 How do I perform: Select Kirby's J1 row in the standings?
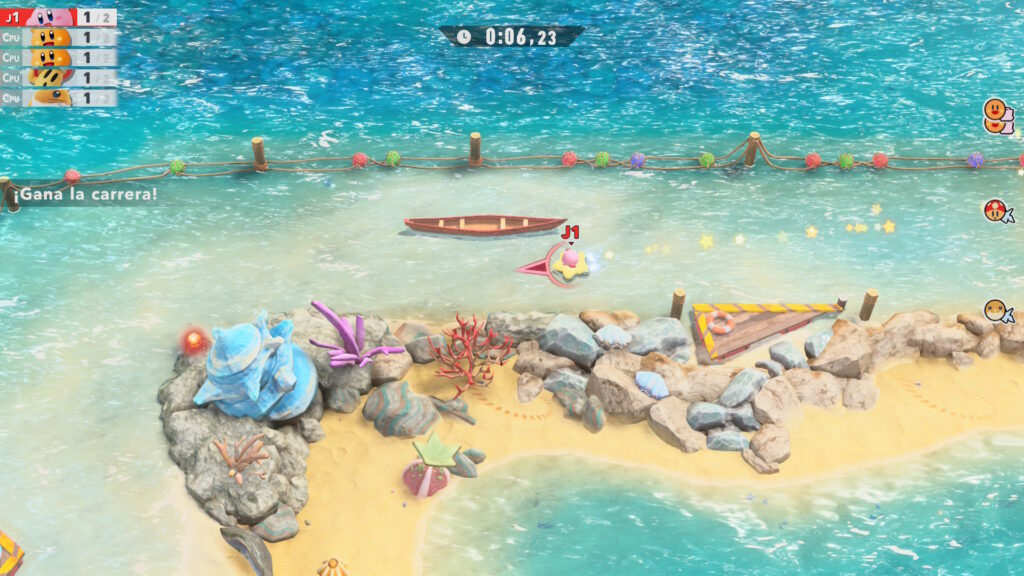(58, 17)
